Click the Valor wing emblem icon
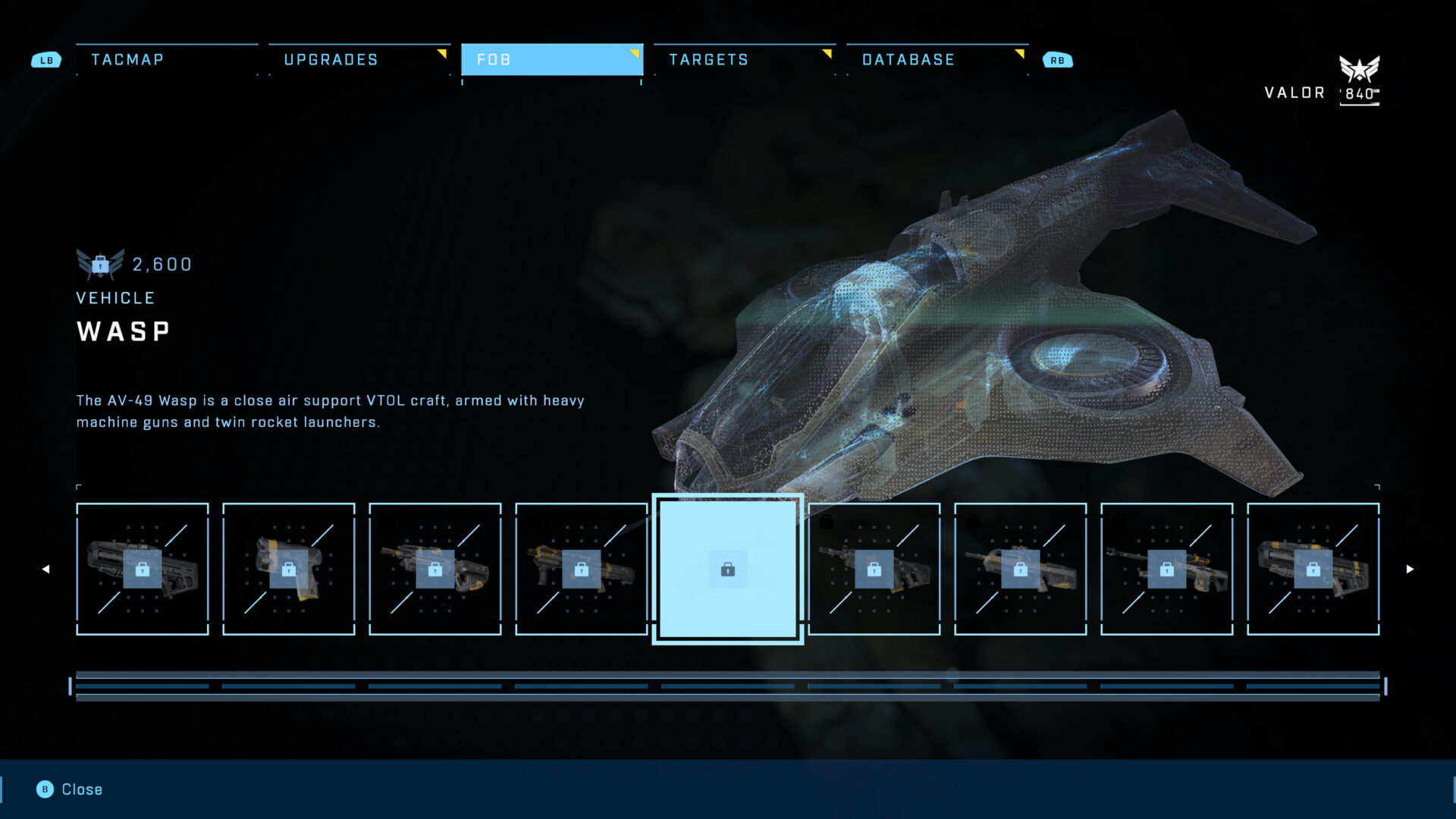The image size is (1456, 819). tap(1360, 70)
